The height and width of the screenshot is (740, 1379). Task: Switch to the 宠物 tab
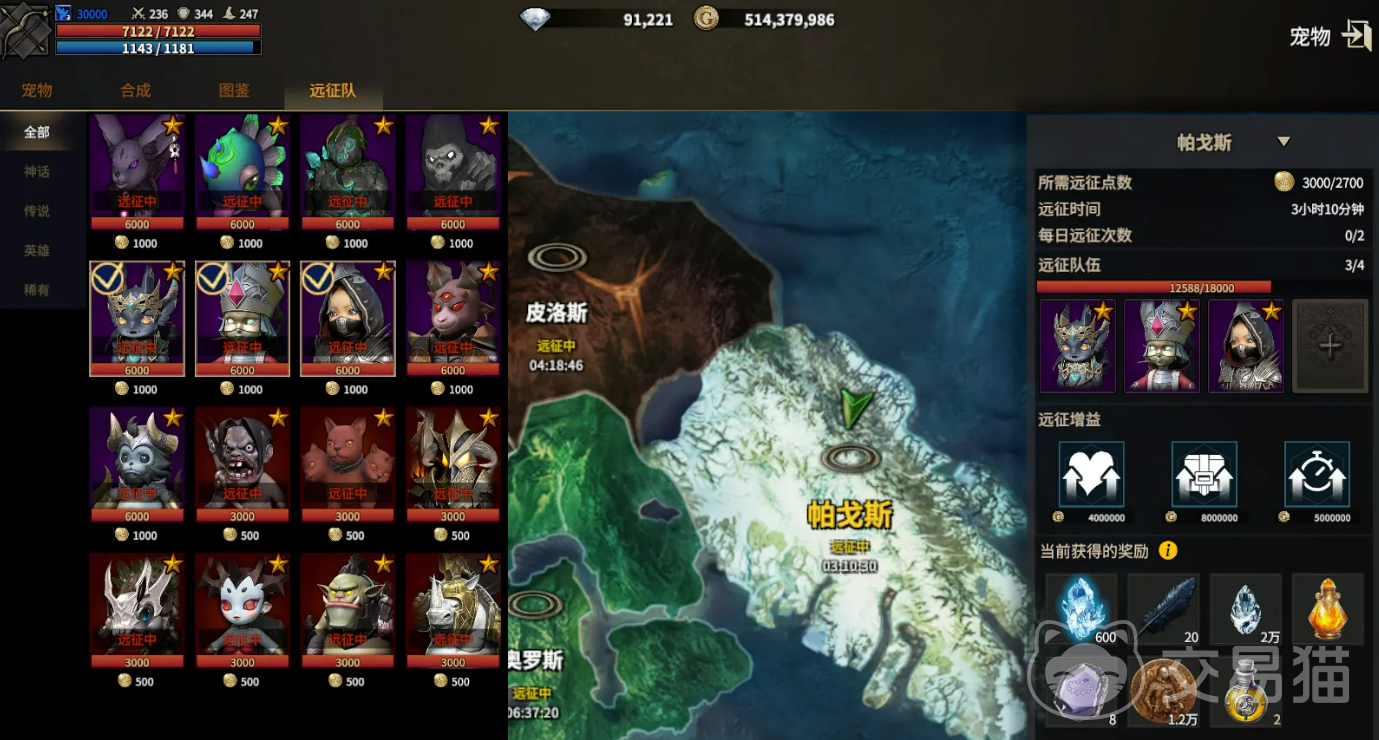click(x=37, y=90)
